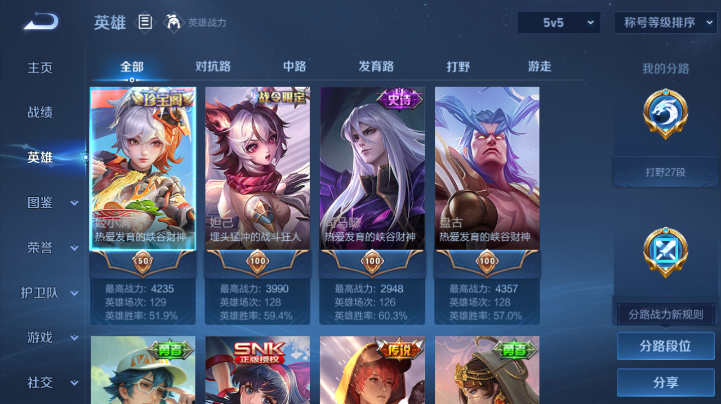The width and height of the screenshot is (721, 404).
Task: Go back with the arrow button
Action: click(41, 22)
